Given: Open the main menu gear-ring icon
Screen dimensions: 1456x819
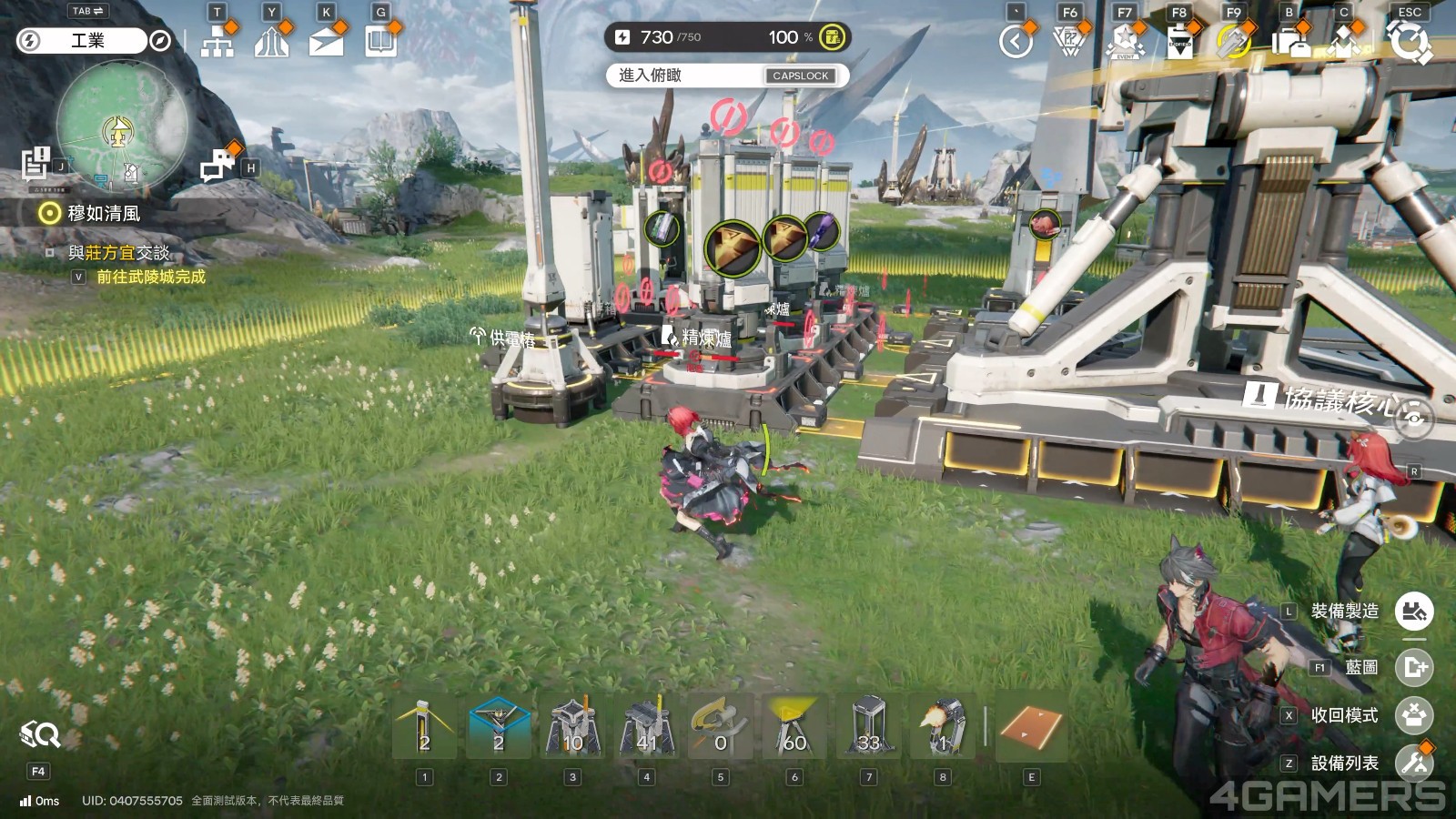Looking at the screenshot, I should (x=1408, y=41).
